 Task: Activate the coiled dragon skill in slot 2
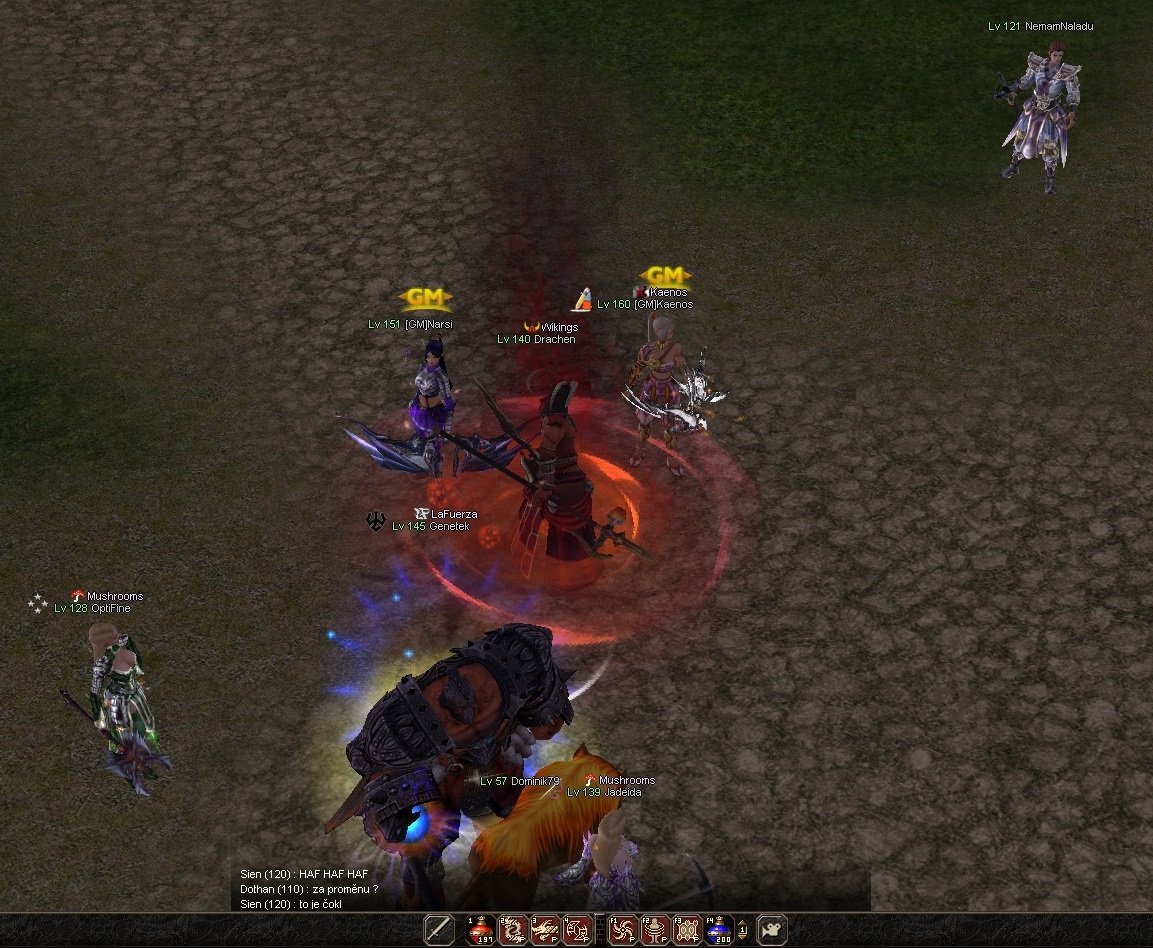point(513,930)
